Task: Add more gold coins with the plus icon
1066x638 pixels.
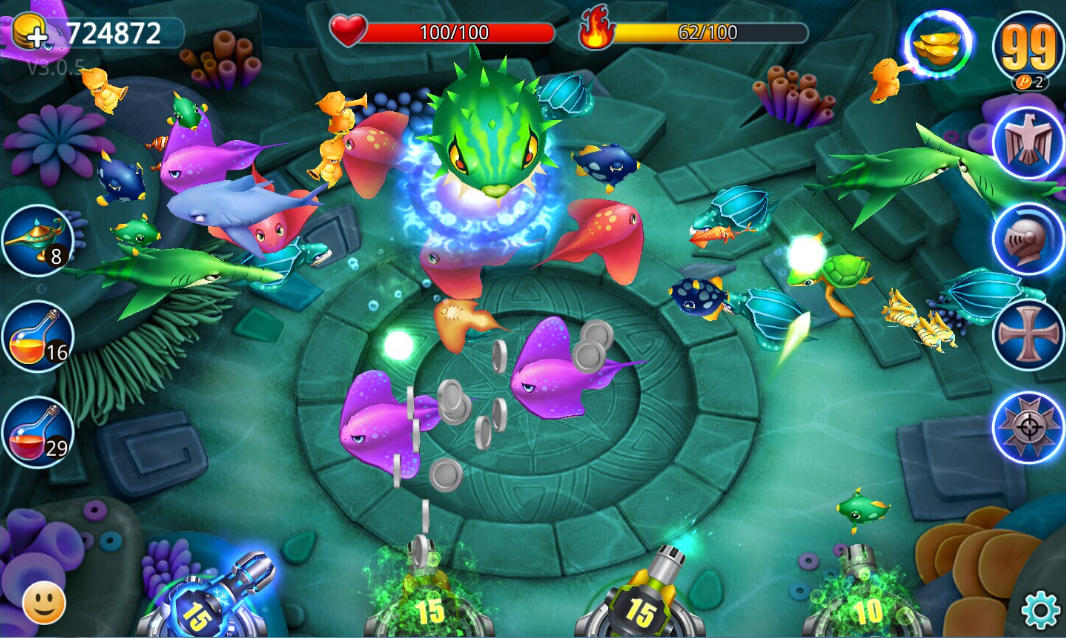Action: tap(31, 33)
